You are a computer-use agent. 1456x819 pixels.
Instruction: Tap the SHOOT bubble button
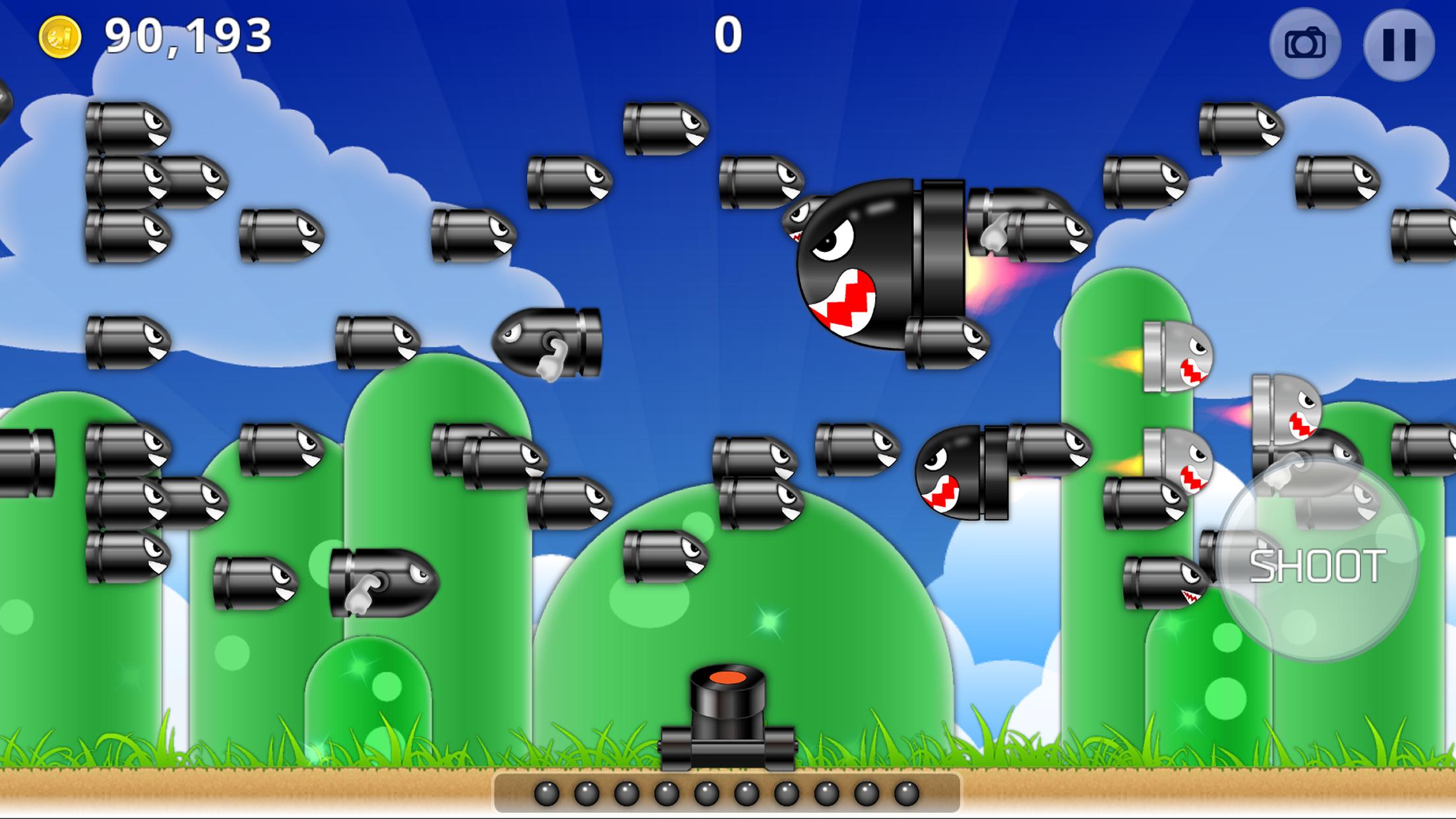(x=1317, y=565)
